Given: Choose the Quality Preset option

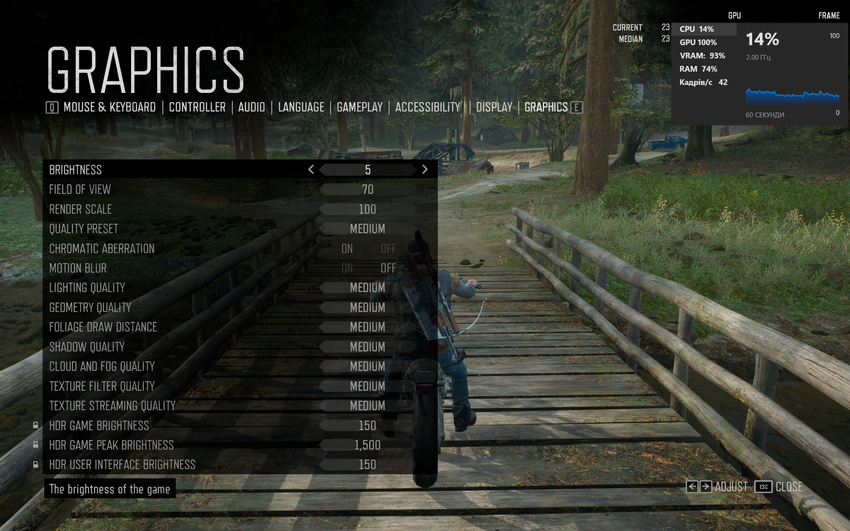Looking at the screenshot, I should (240, 229).
